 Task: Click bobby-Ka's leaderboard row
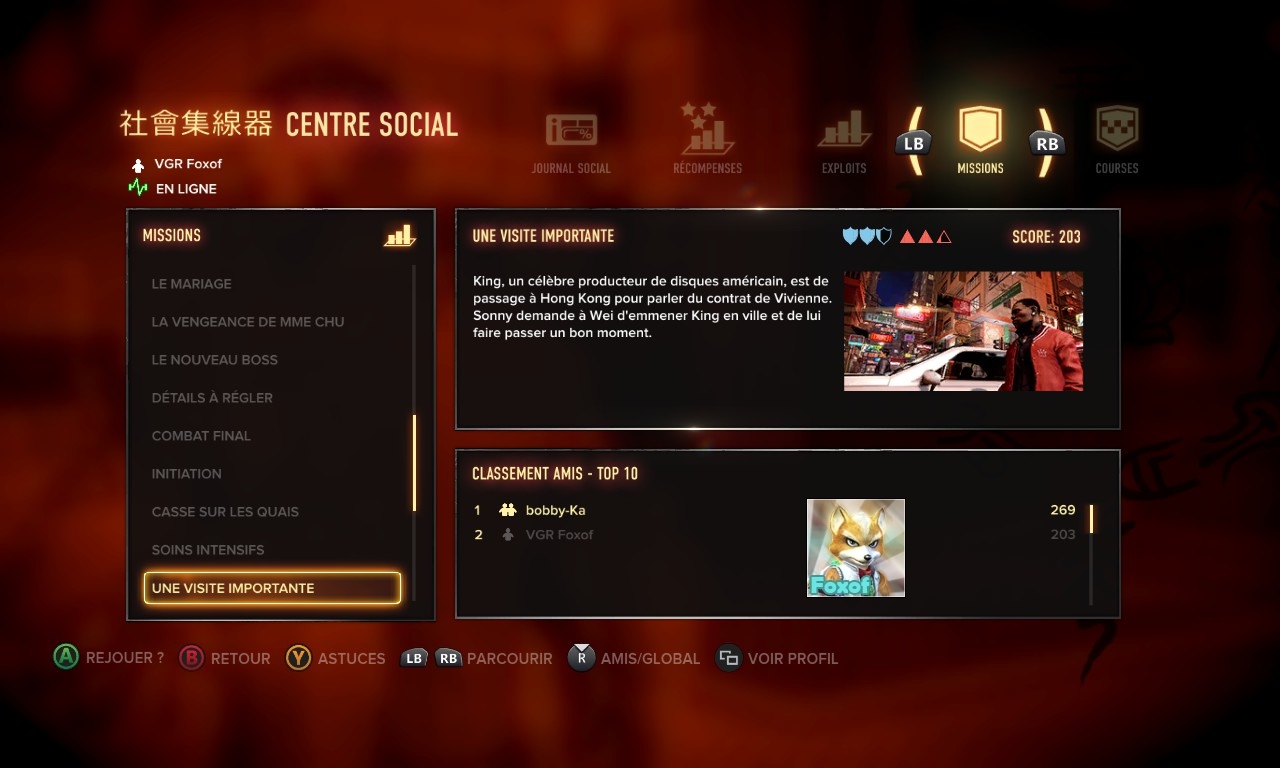pyautogui.click(x=556, y=510)
